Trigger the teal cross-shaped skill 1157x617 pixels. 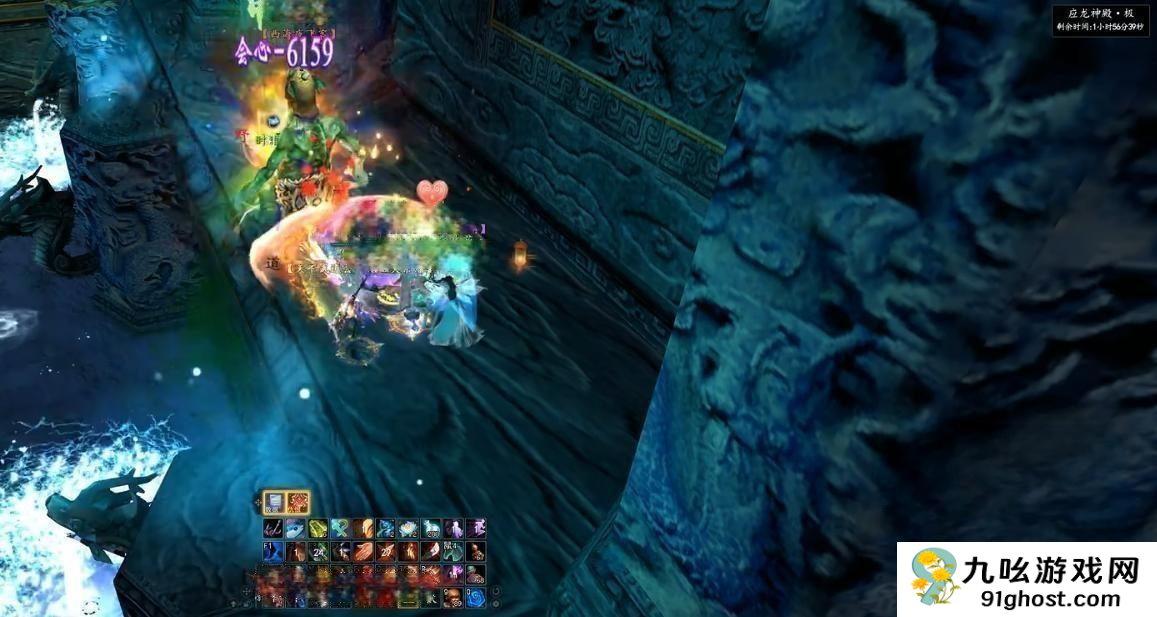click(x=341, y=528)
